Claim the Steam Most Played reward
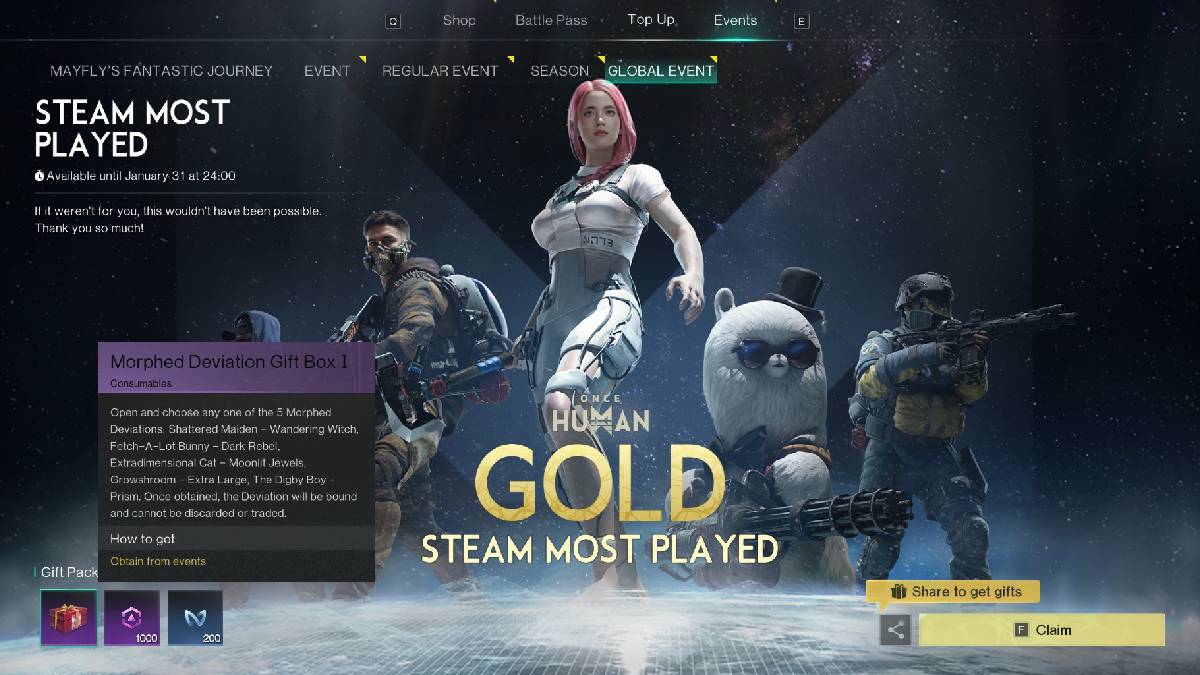Screen dimensions: 1200x675 click(1041, 630)
